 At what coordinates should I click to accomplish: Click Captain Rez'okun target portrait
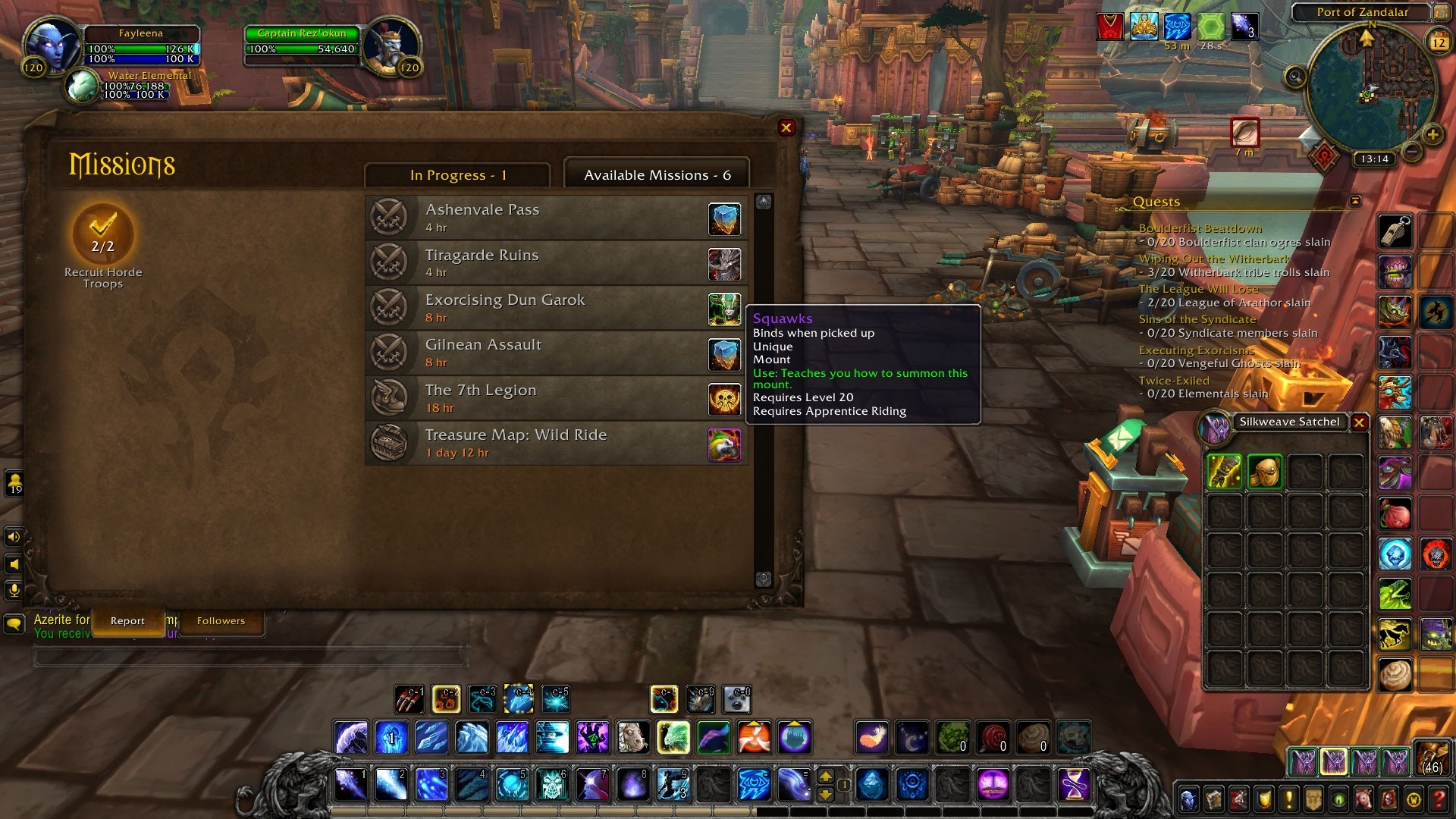(391, 45)
